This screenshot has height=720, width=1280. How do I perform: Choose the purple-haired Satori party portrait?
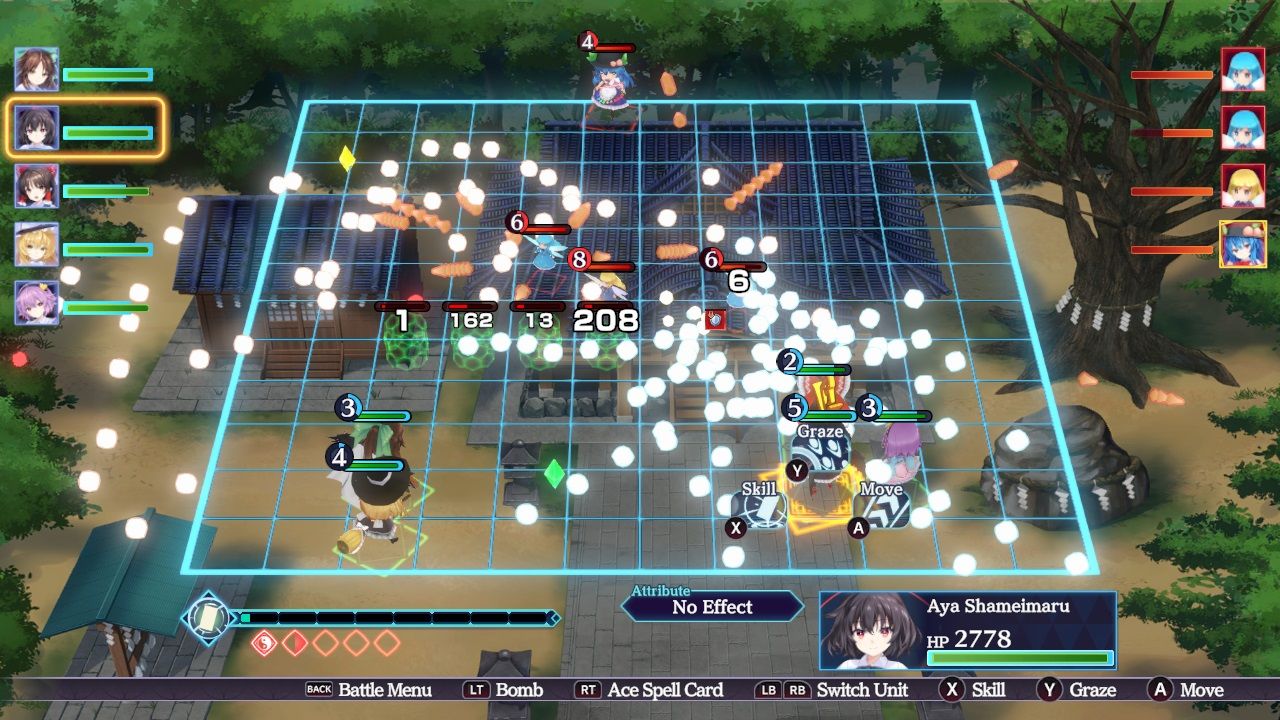[x=36, y=302]
